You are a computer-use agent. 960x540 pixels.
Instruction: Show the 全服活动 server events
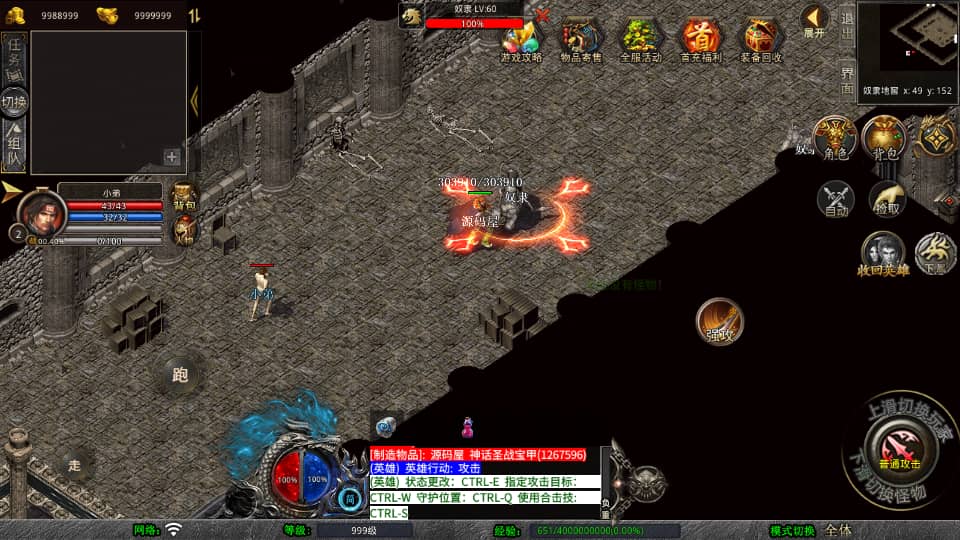coord(641,40)
